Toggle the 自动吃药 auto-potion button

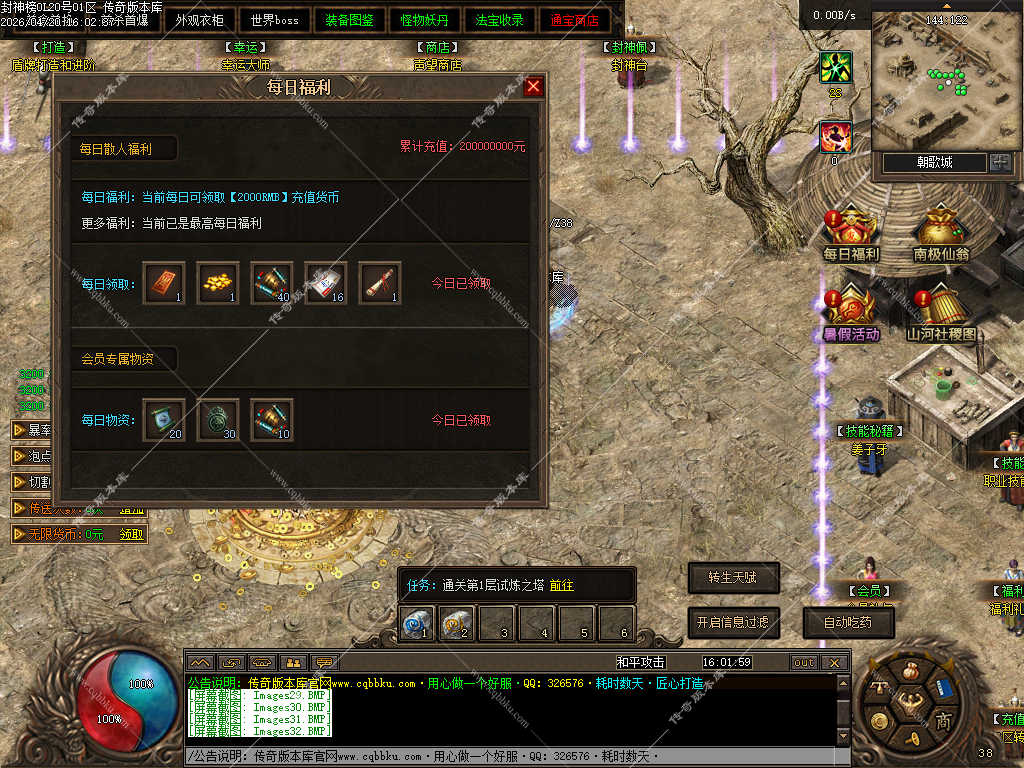(848, 622)
